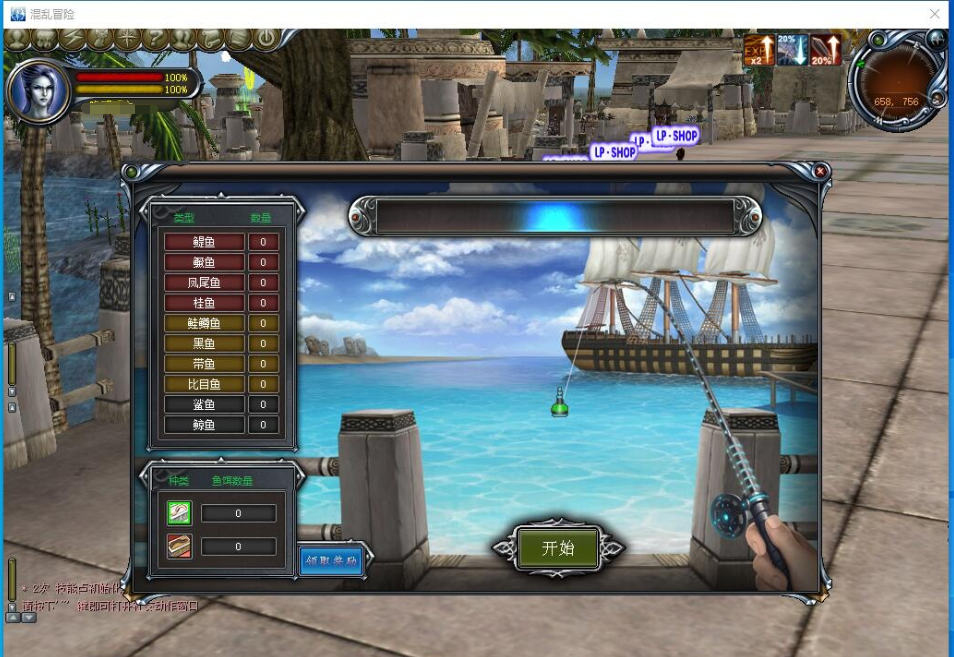
Task: Click the 开始 start fishing button
Action: coord(558,548)
